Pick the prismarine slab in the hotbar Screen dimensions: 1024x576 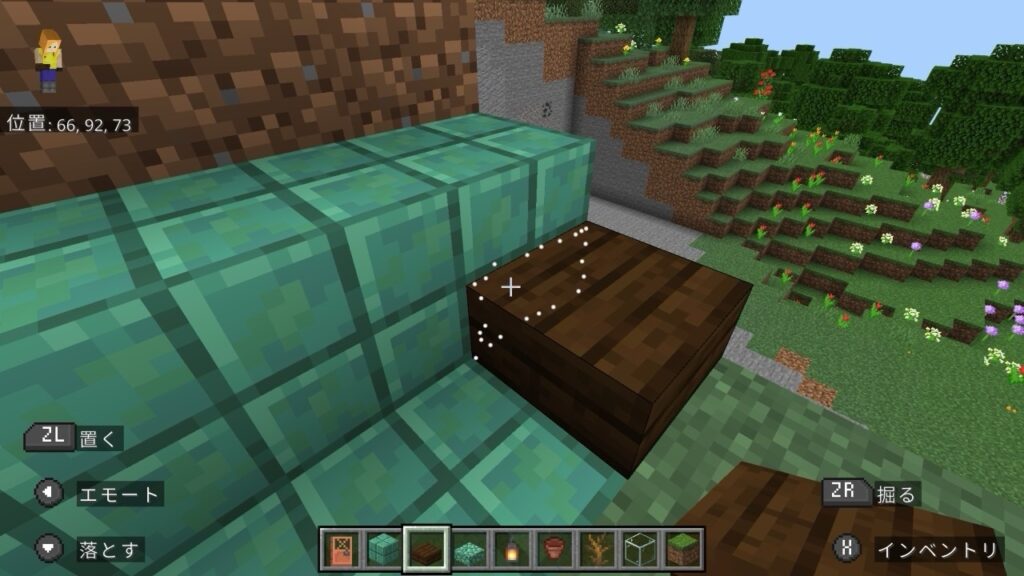pyautogui.click(x=469, y=549)
